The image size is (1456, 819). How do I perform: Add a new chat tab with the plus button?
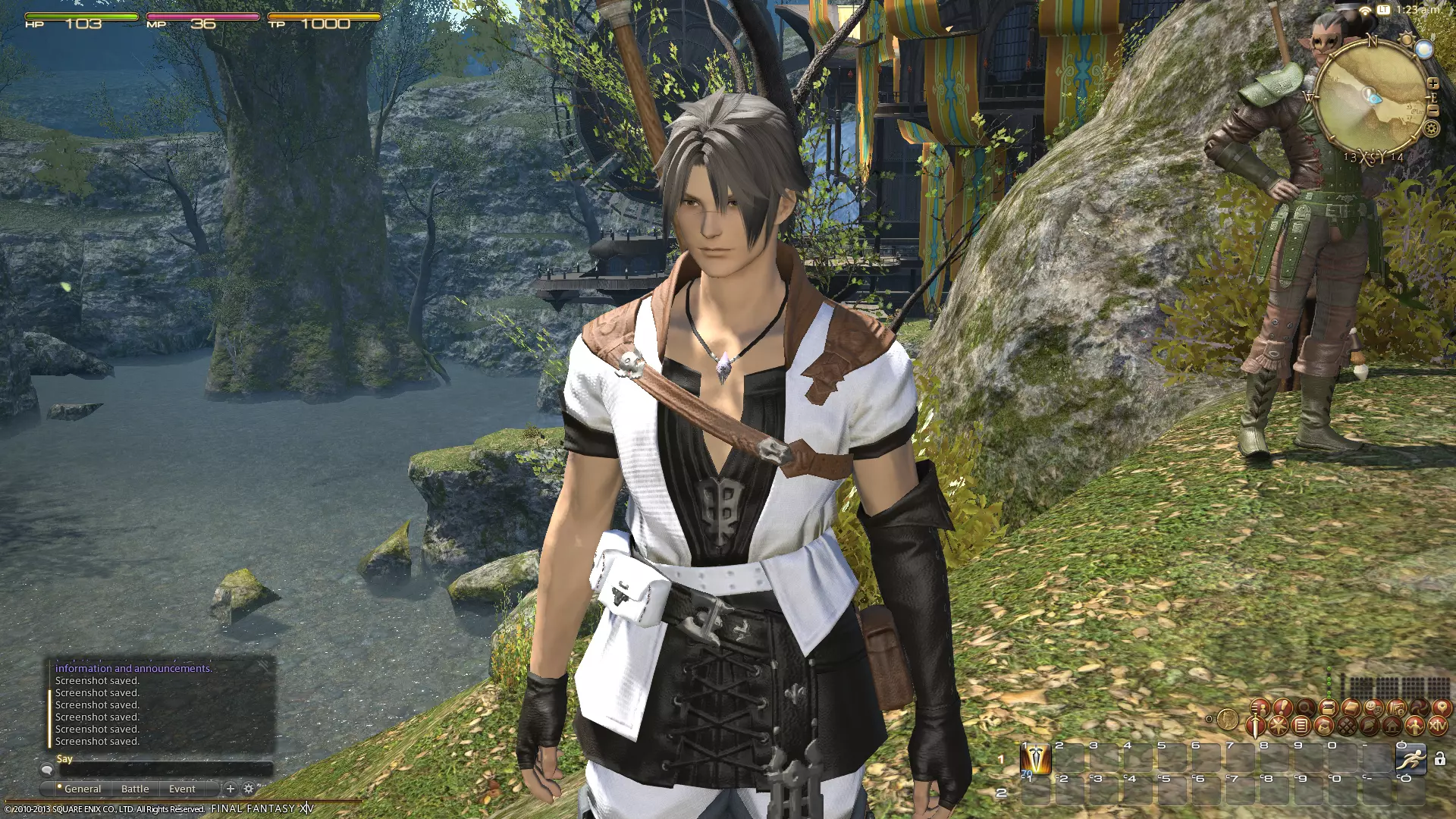pyautogui.click(x=231, y=789)
